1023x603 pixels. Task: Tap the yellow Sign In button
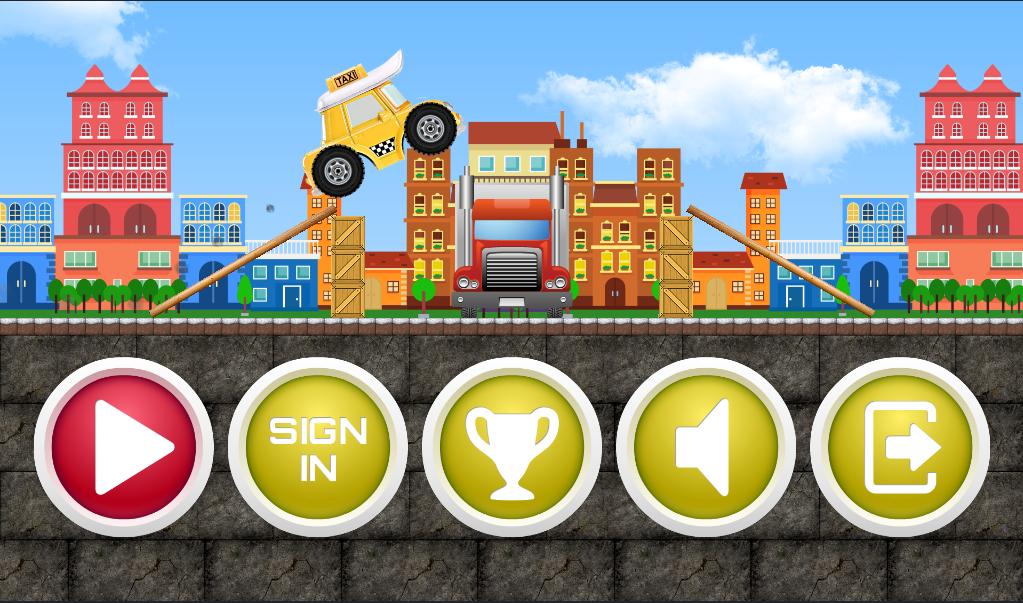tap(318, 447)
